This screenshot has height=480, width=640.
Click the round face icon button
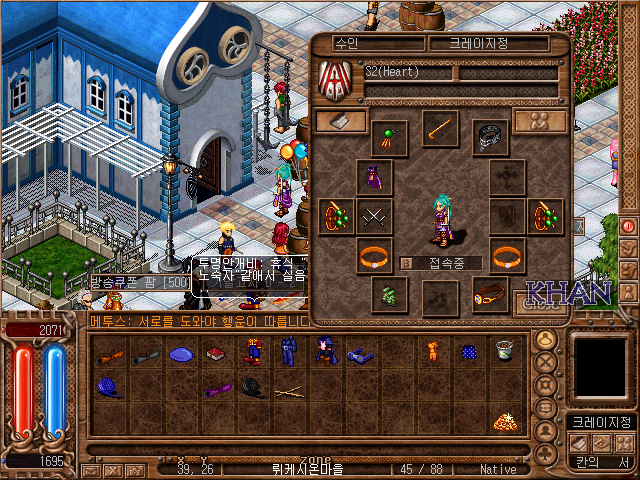546,339
